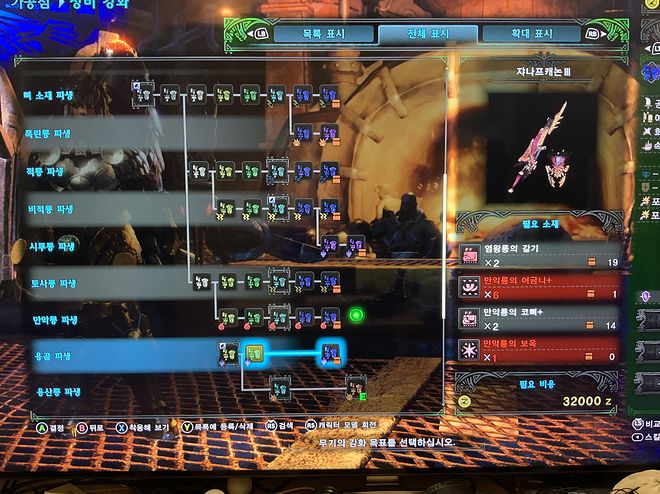Viewport: 660px width, 494px height.
Task: Select the 적룡 파생 branch row
Action: point(47,171)
